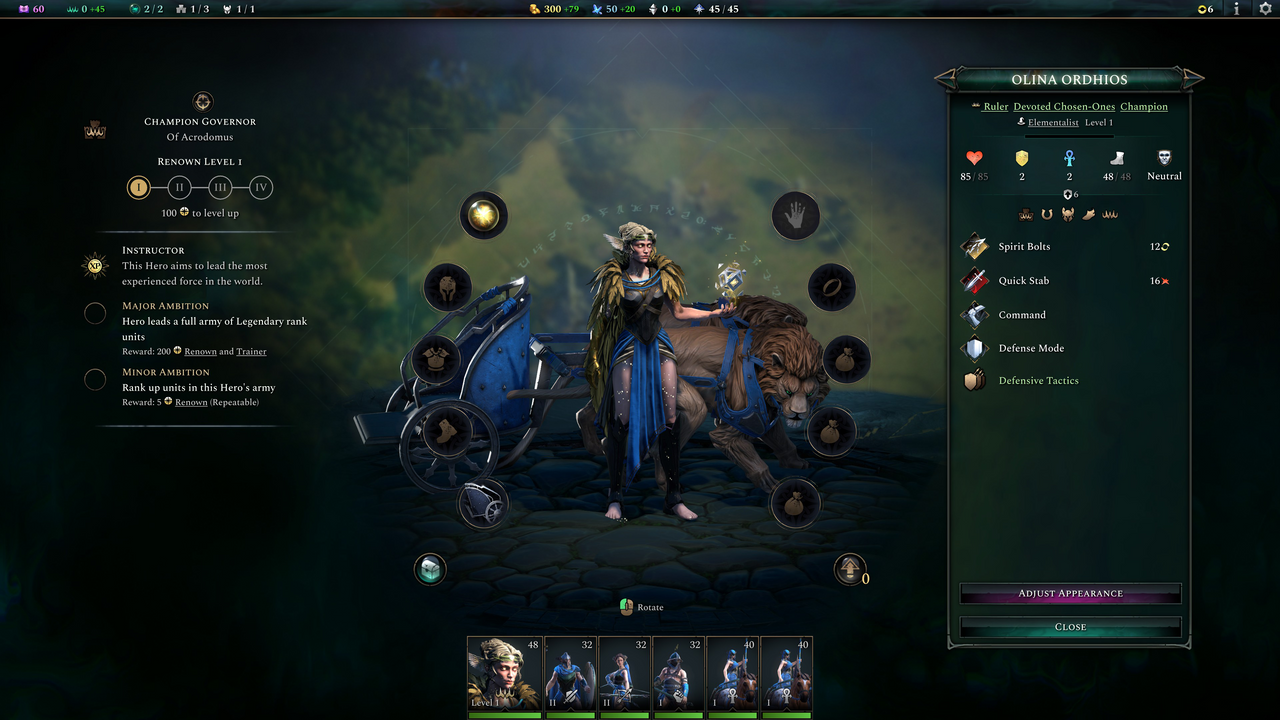Image resolution: width=1280 pixels, height=720 pixels.
Task: Open the glowing weapon equipment slot
Action: [484, 215]
